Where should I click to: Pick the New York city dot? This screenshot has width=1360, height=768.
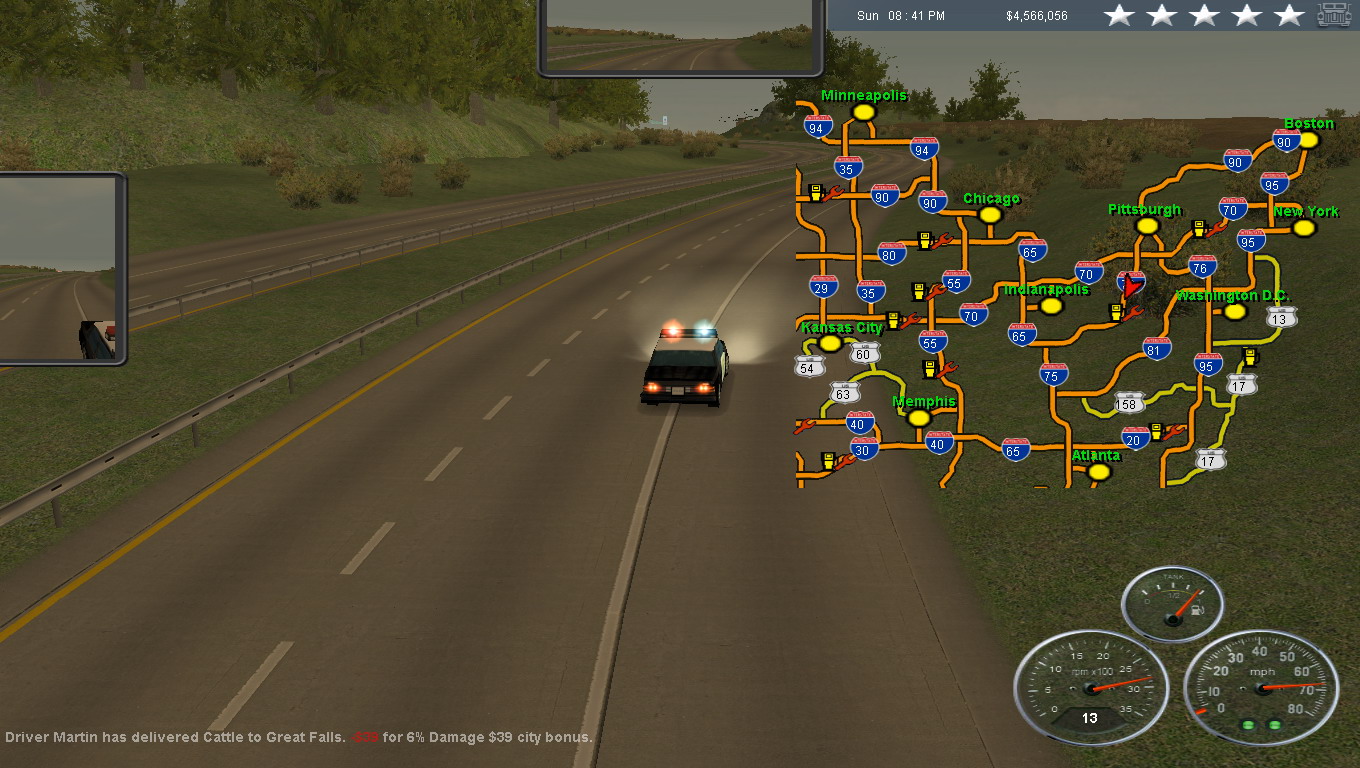(1303, 228)
